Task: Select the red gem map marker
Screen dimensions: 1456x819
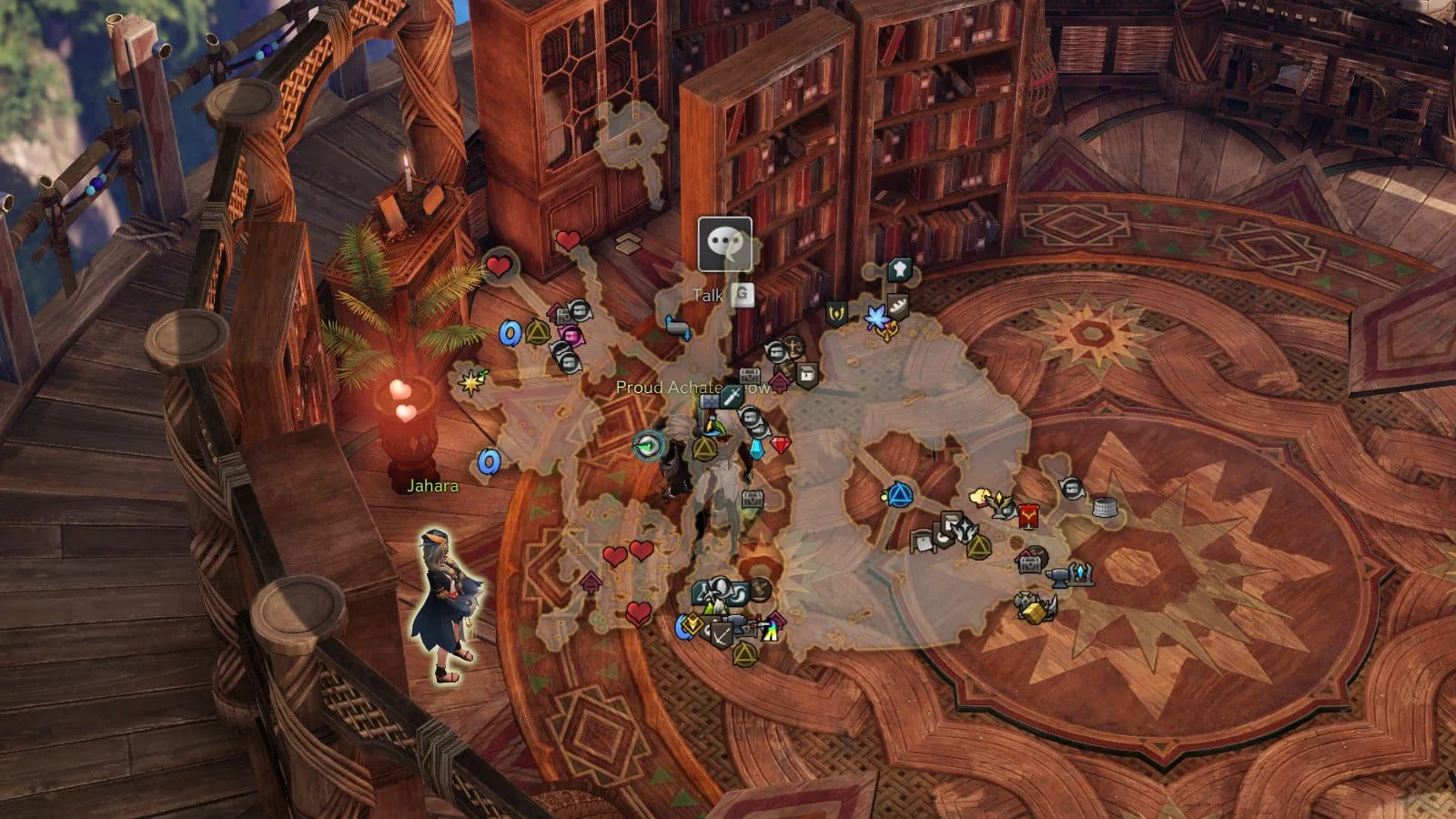Action: click(x=781, y=445)
